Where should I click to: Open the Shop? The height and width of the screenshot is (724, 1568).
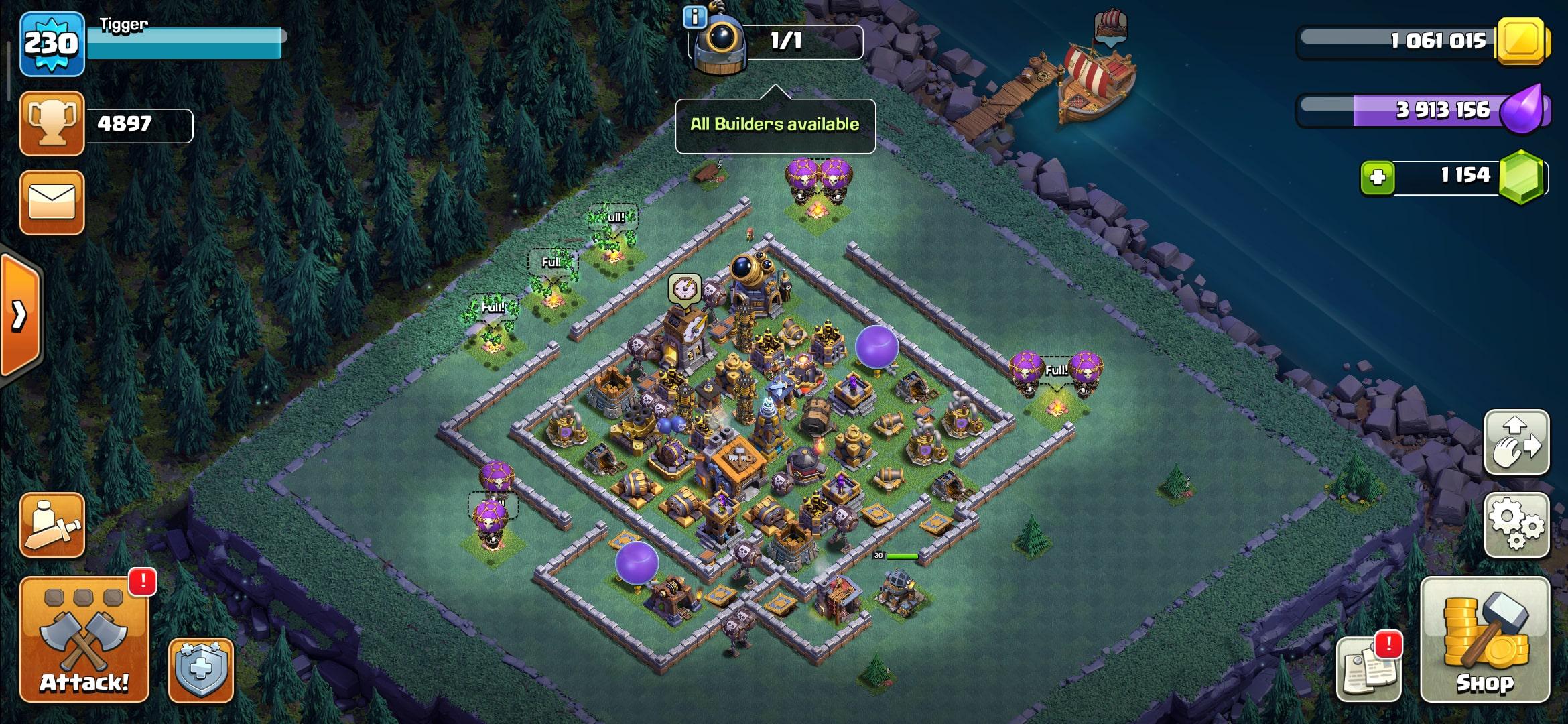pyautogui.click(x=1484, y=640)
